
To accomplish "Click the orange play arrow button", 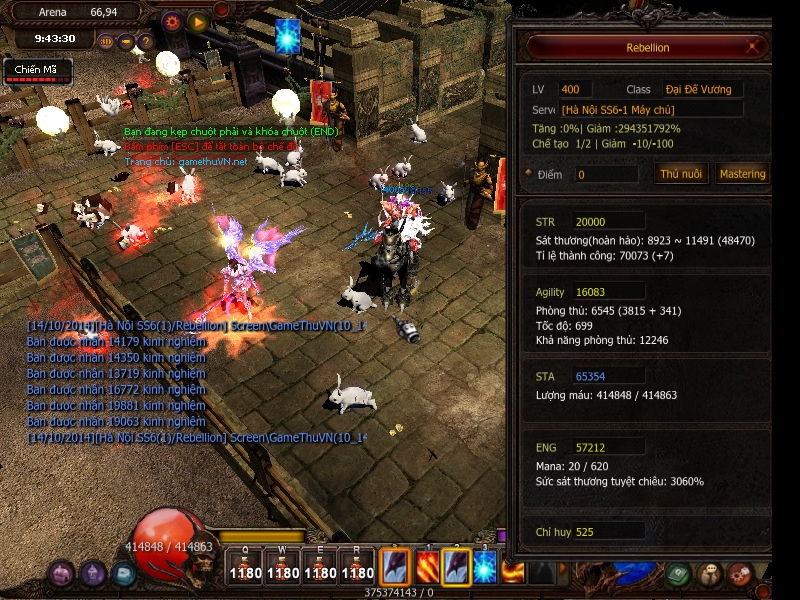I will [198, 21].
